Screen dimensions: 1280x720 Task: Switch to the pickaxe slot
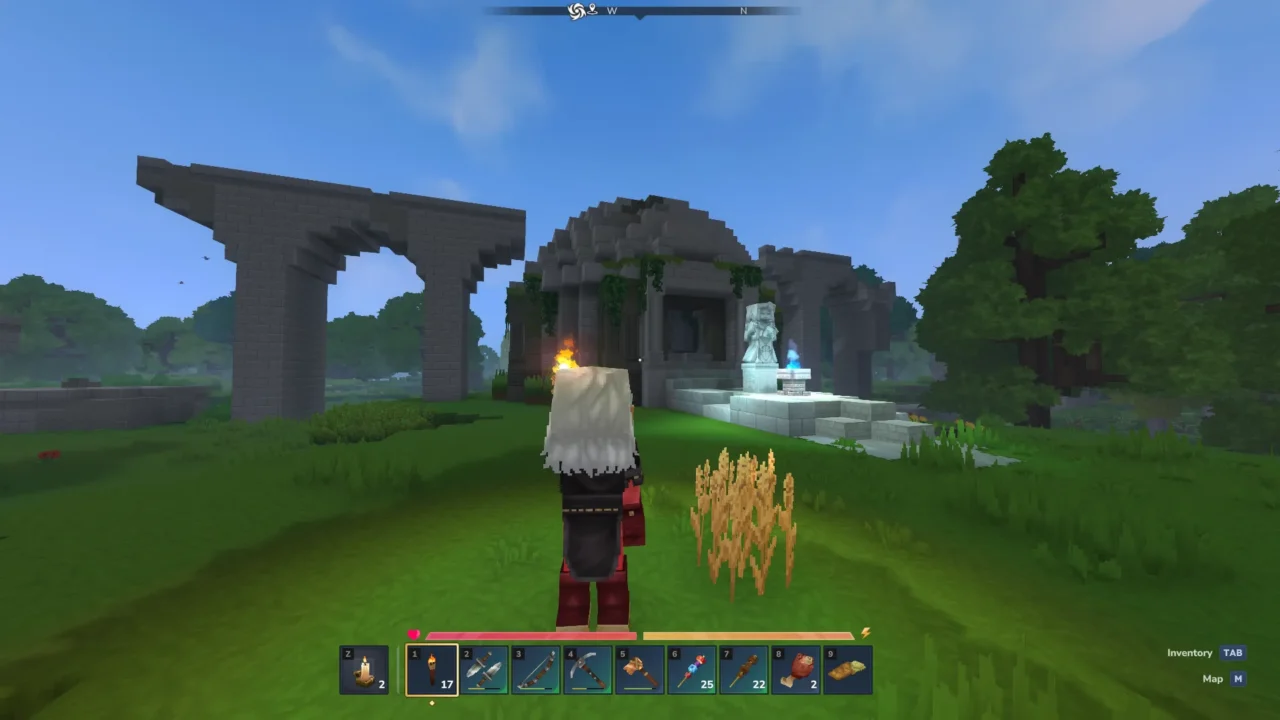[x=588, y=670]
